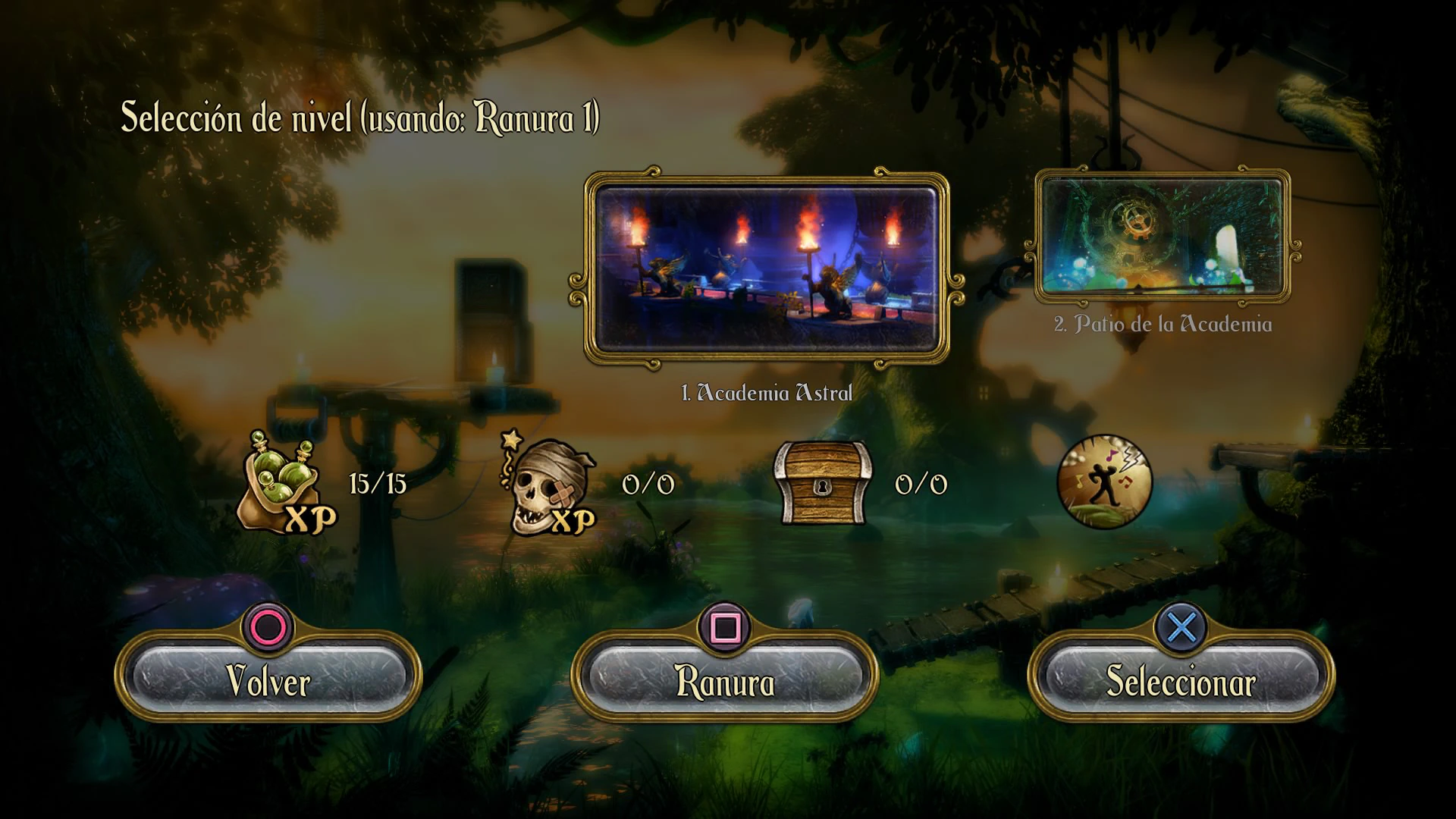Click the treasure chest collectibles icon
Screen dimensions: 1456x819
822,483
